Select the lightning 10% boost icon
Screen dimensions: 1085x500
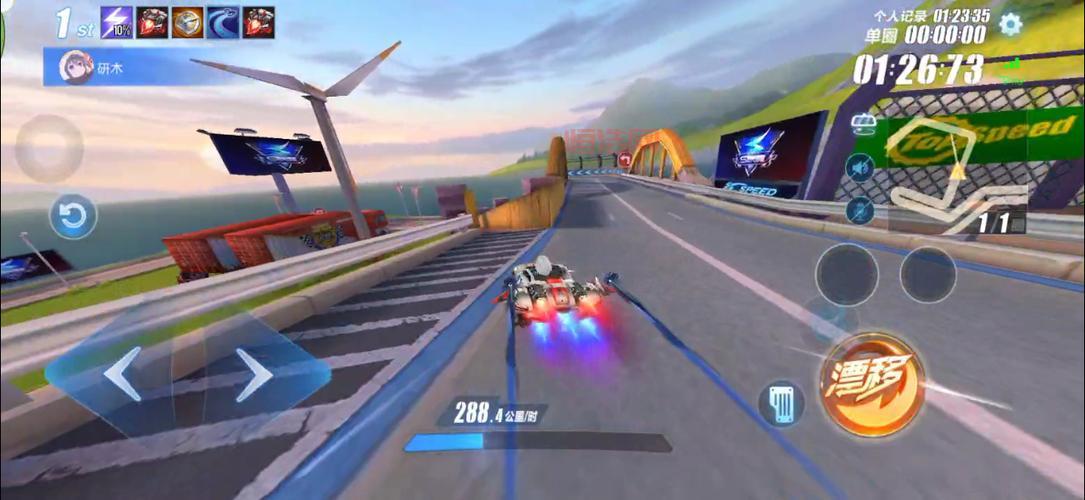pyautogui.click(x=116, y=22)
